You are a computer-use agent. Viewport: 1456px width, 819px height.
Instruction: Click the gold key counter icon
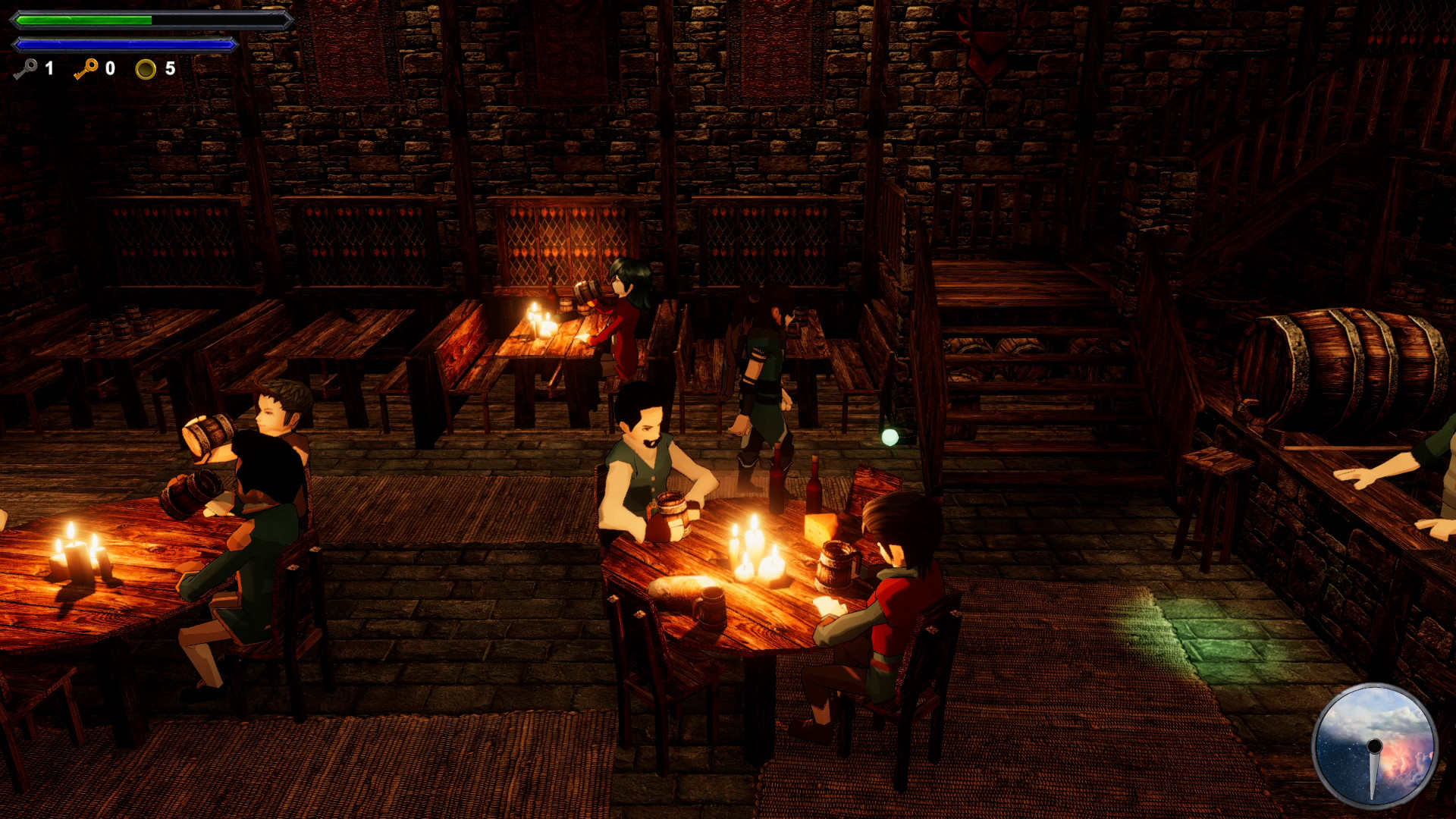[x=86, y=70]
